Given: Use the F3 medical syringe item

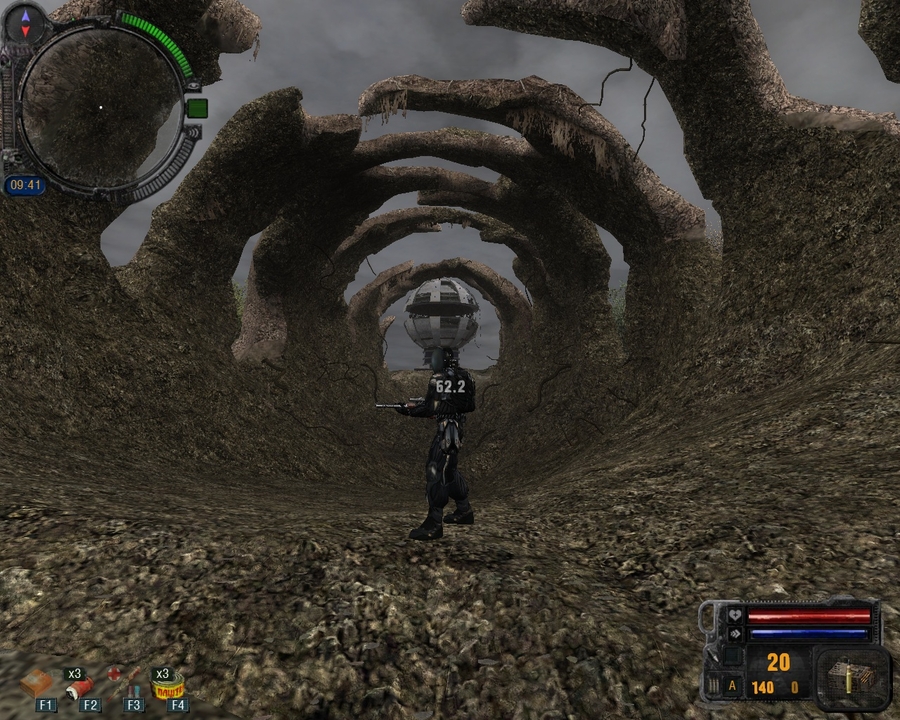Looking at the screenshot, I should [127, 683].
